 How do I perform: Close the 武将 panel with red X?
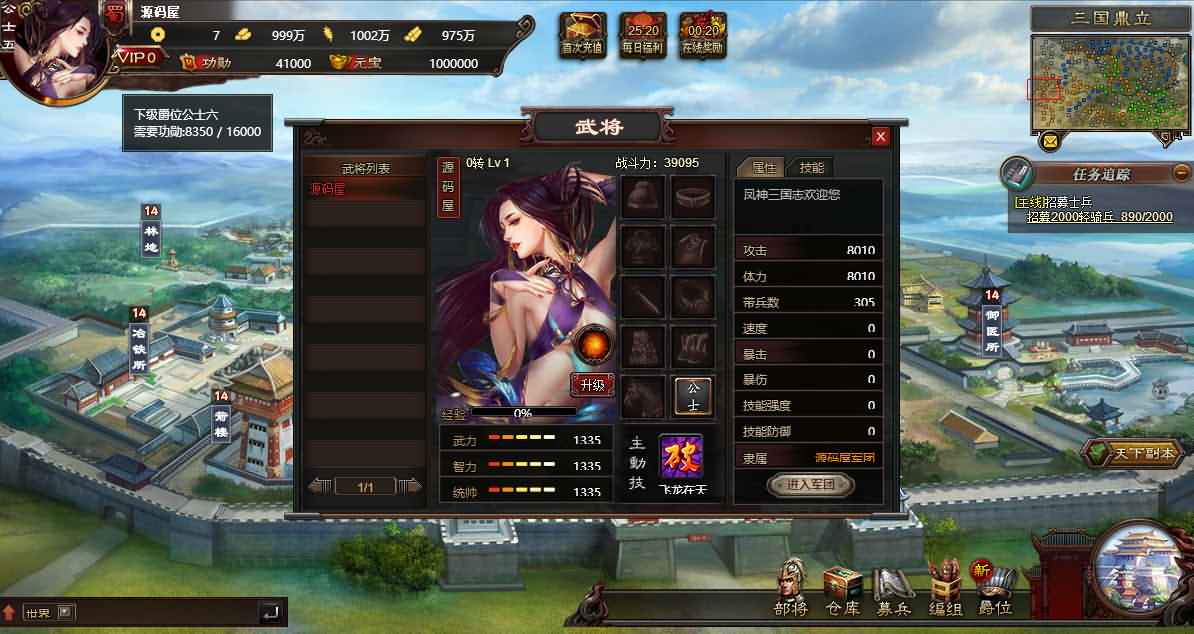(880, 137)
